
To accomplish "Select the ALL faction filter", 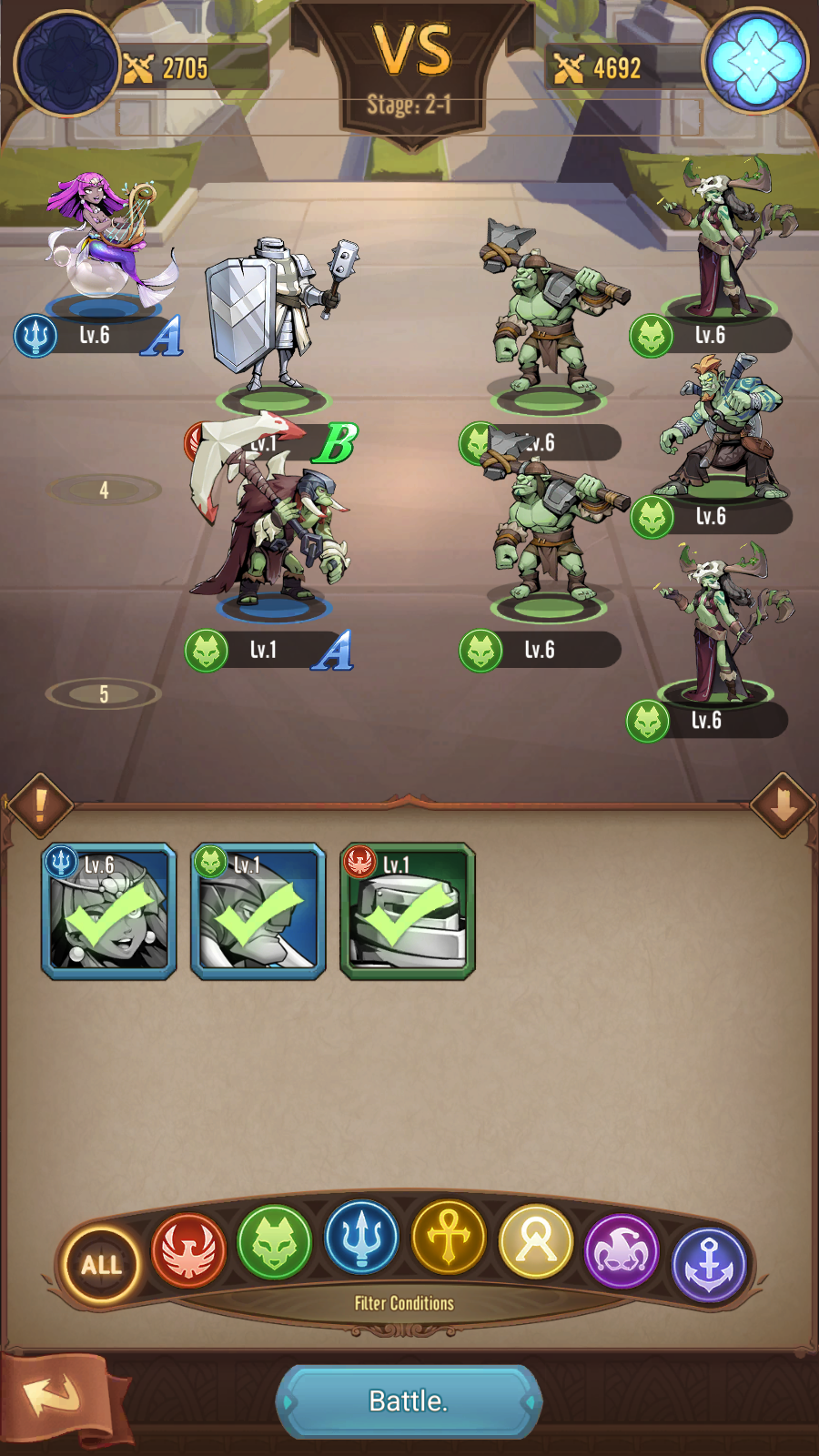I will click(101, 1264).
